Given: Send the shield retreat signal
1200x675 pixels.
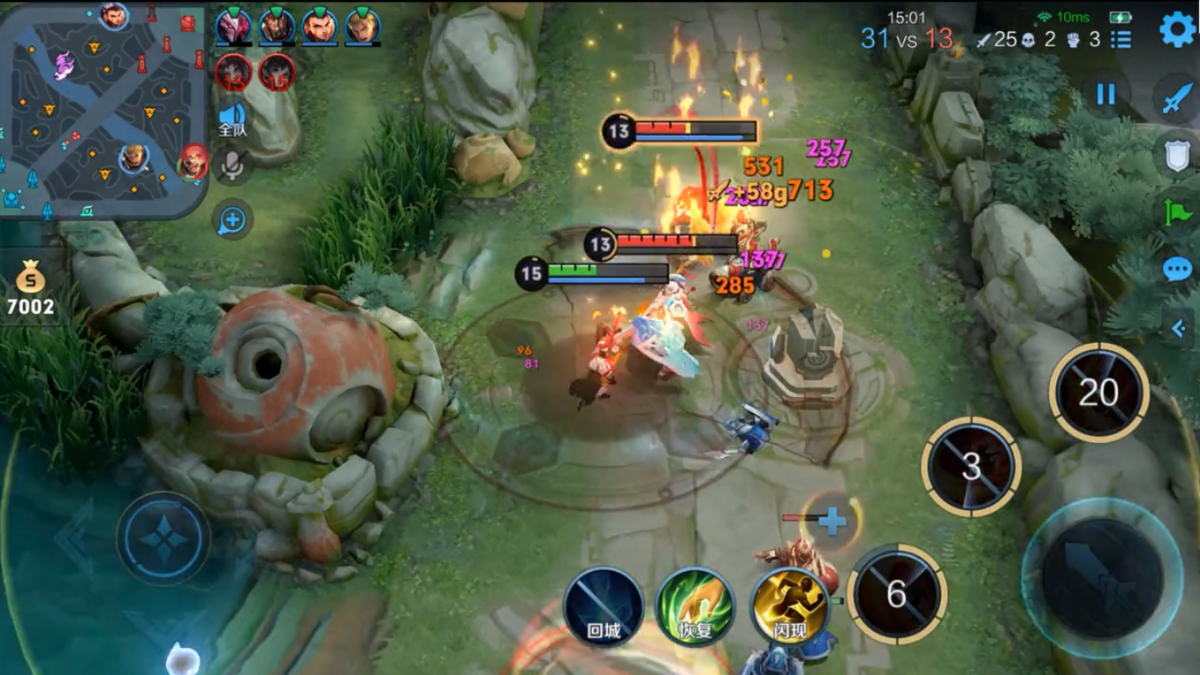Looking at the screenshot, I should click(1177, 155).
